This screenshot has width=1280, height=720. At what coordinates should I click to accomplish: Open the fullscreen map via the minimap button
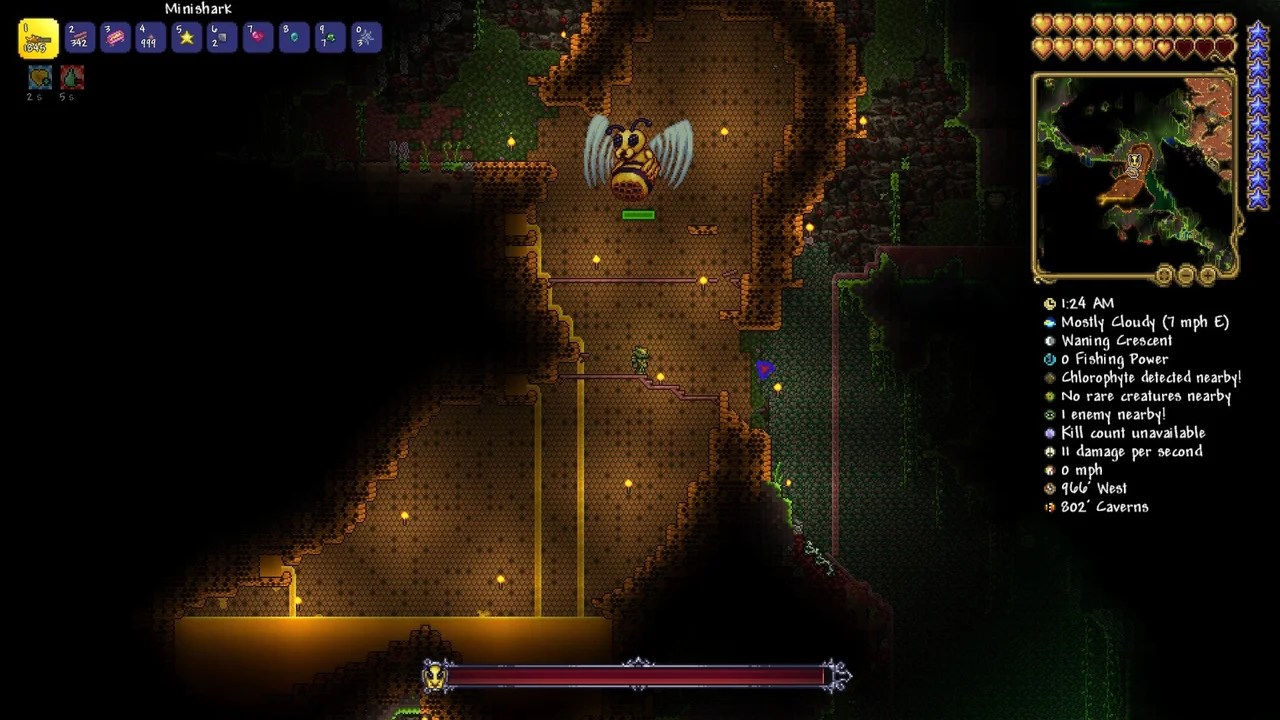(x=1164, y=274)
